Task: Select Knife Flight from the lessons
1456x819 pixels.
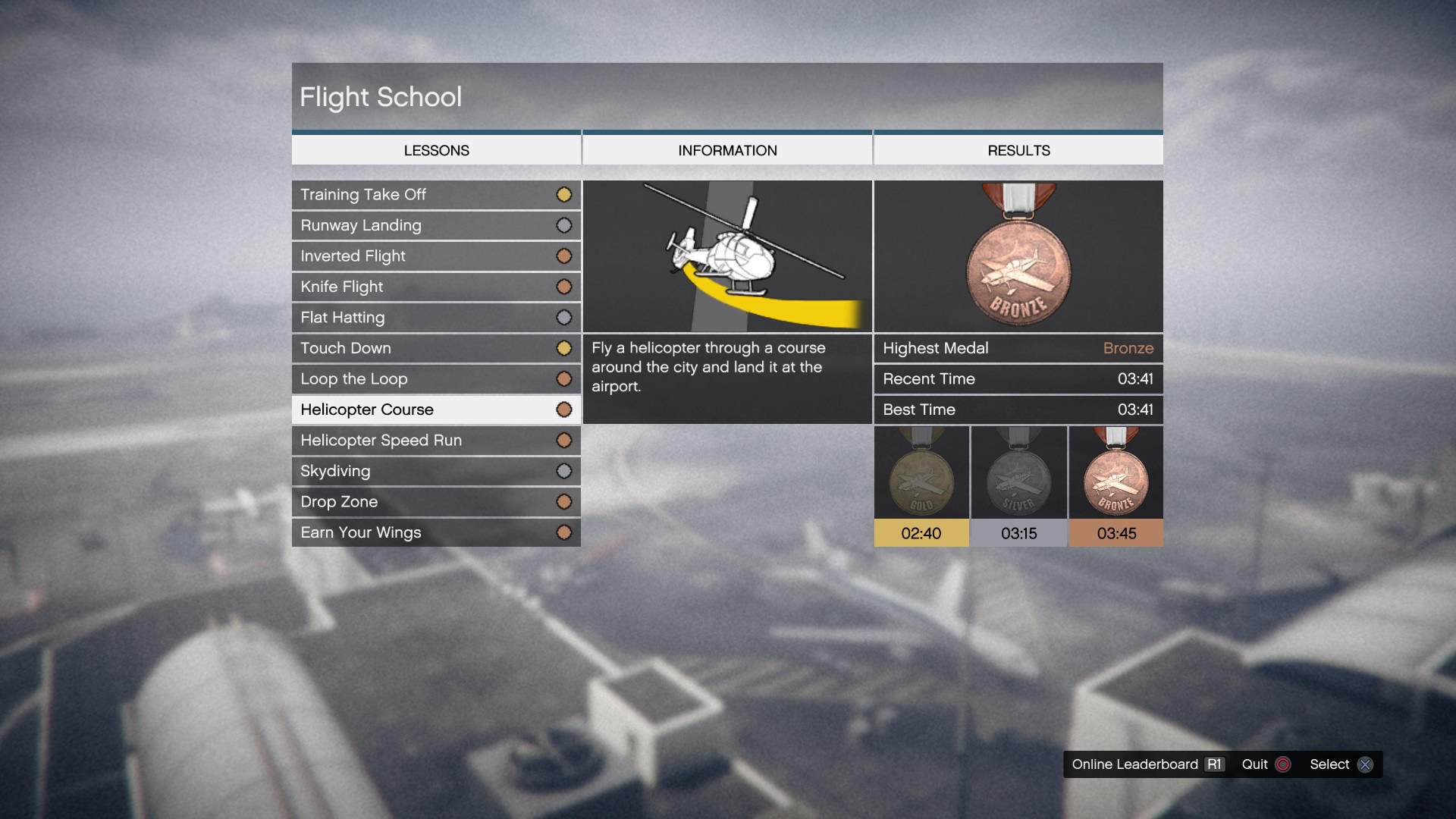Action: (435, 287)
